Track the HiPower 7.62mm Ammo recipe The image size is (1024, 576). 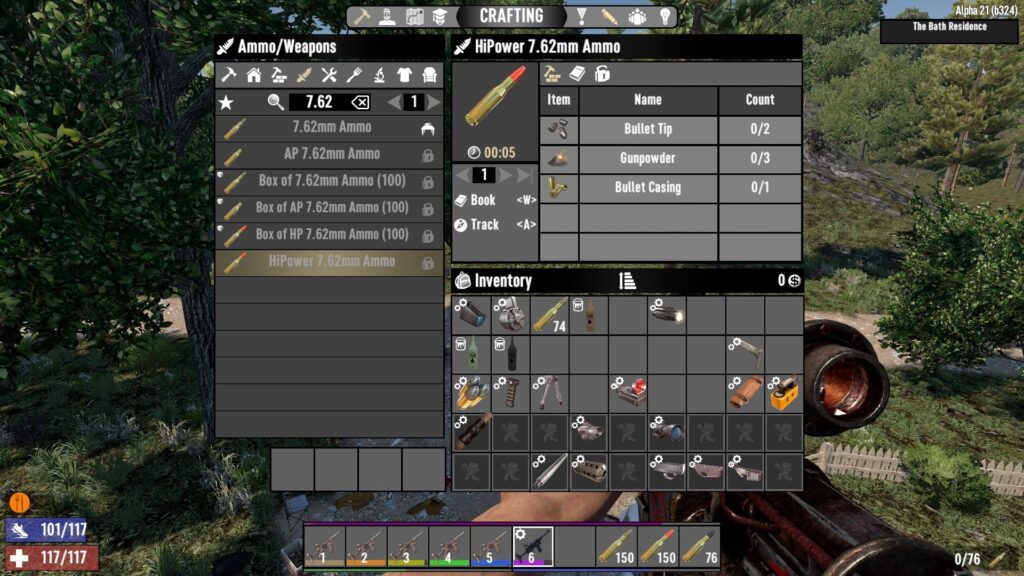[x=482, y=225]
